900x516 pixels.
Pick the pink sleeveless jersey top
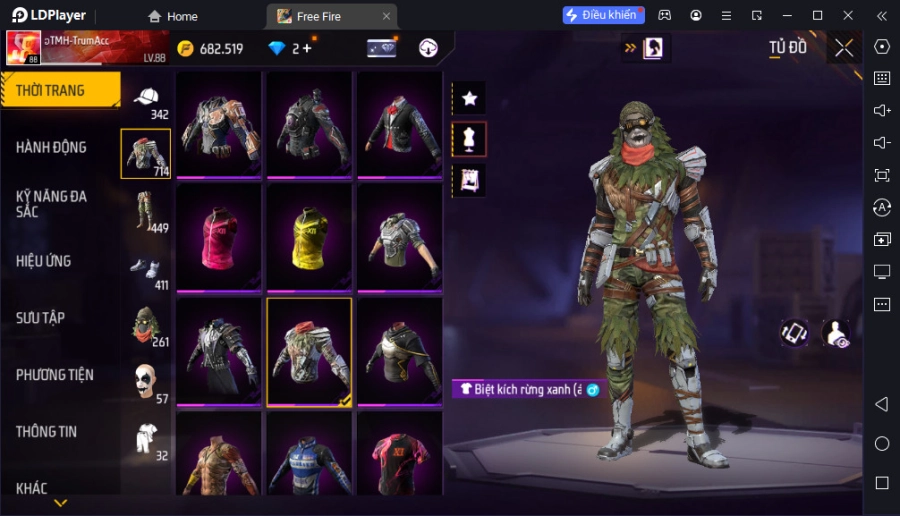pos(219,238)
